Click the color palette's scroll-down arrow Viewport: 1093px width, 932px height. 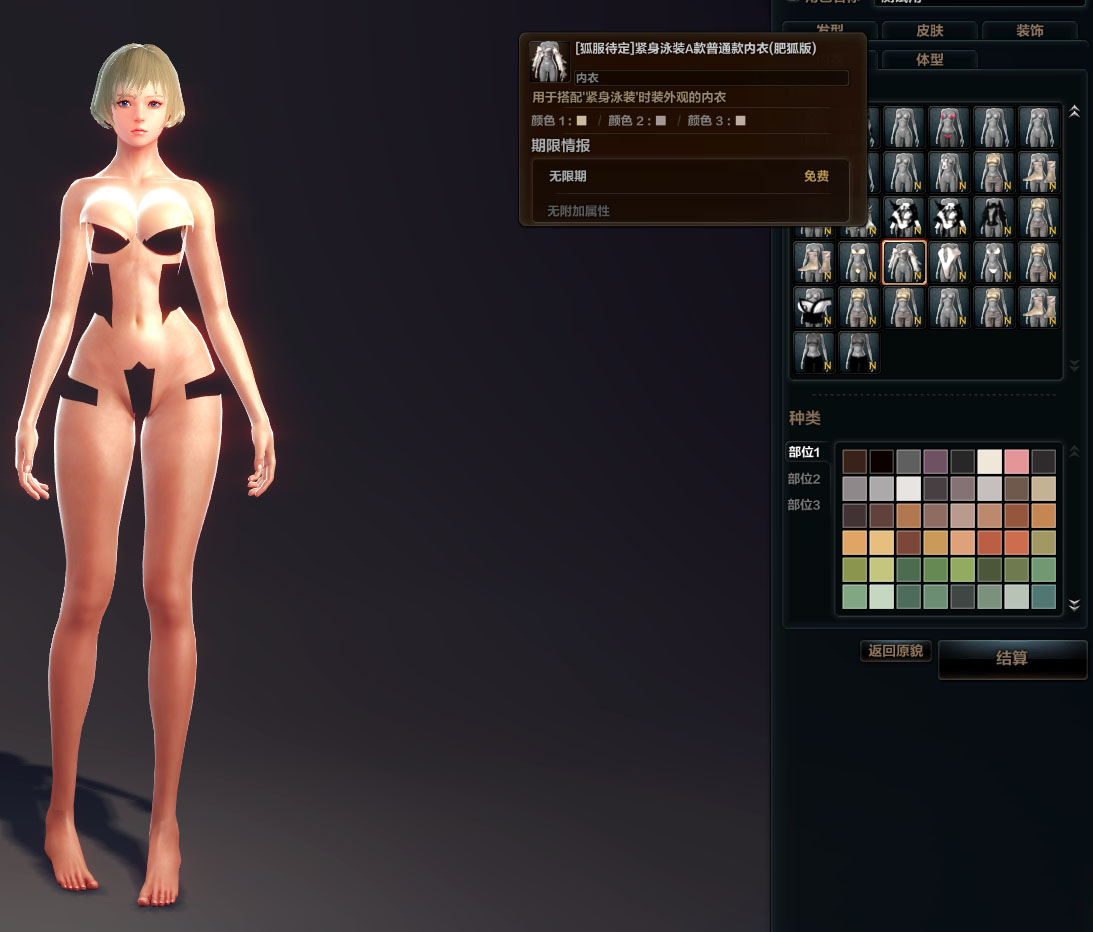coord(1074,604)
